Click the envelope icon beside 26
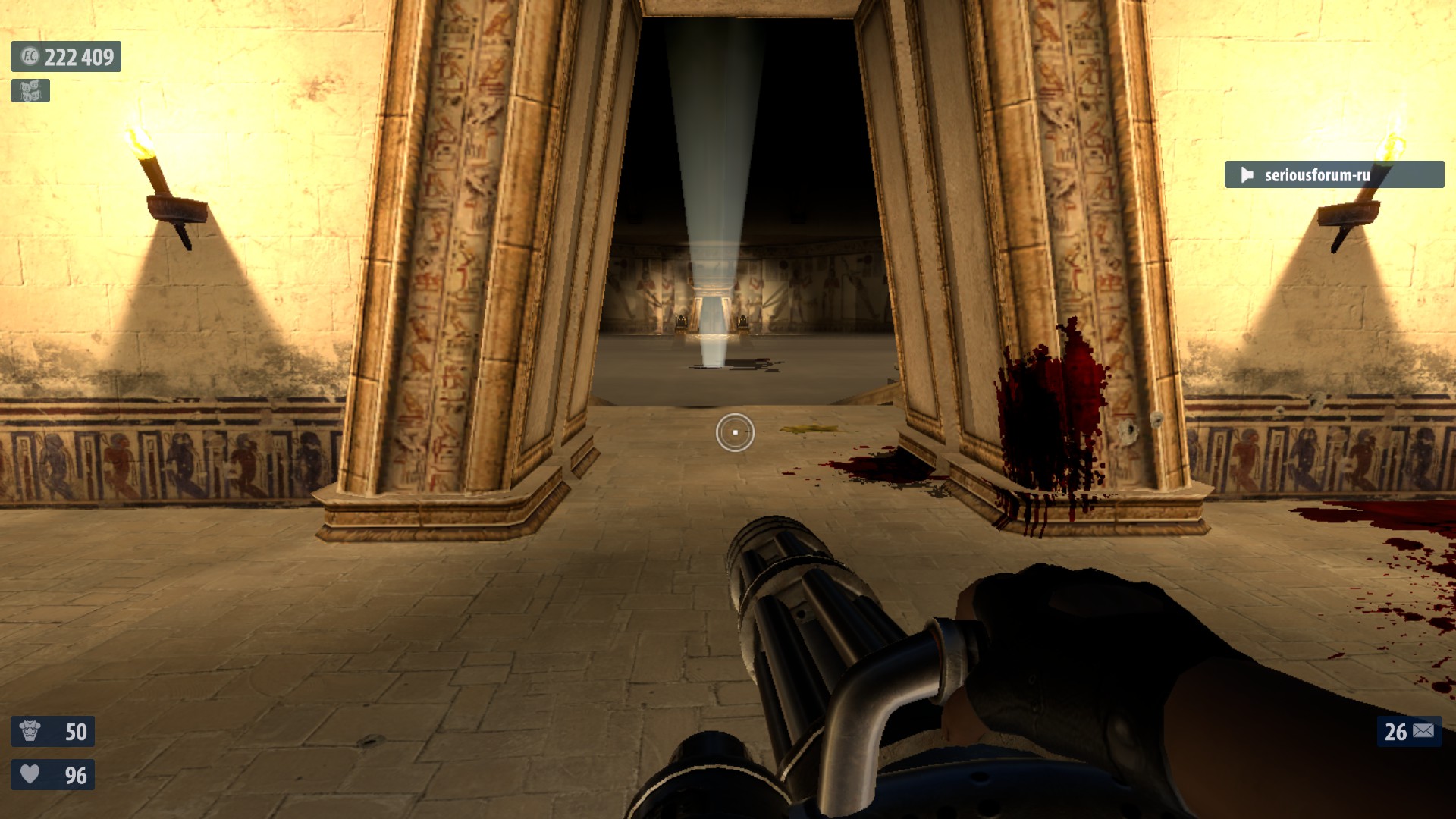 point(1423,731)
